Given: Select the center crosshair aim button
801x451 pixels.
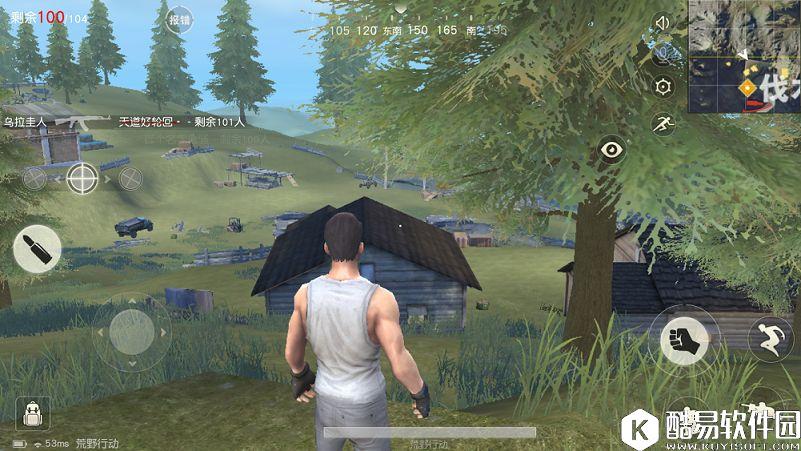Looking at the screenshot, I should coord(82,178).
